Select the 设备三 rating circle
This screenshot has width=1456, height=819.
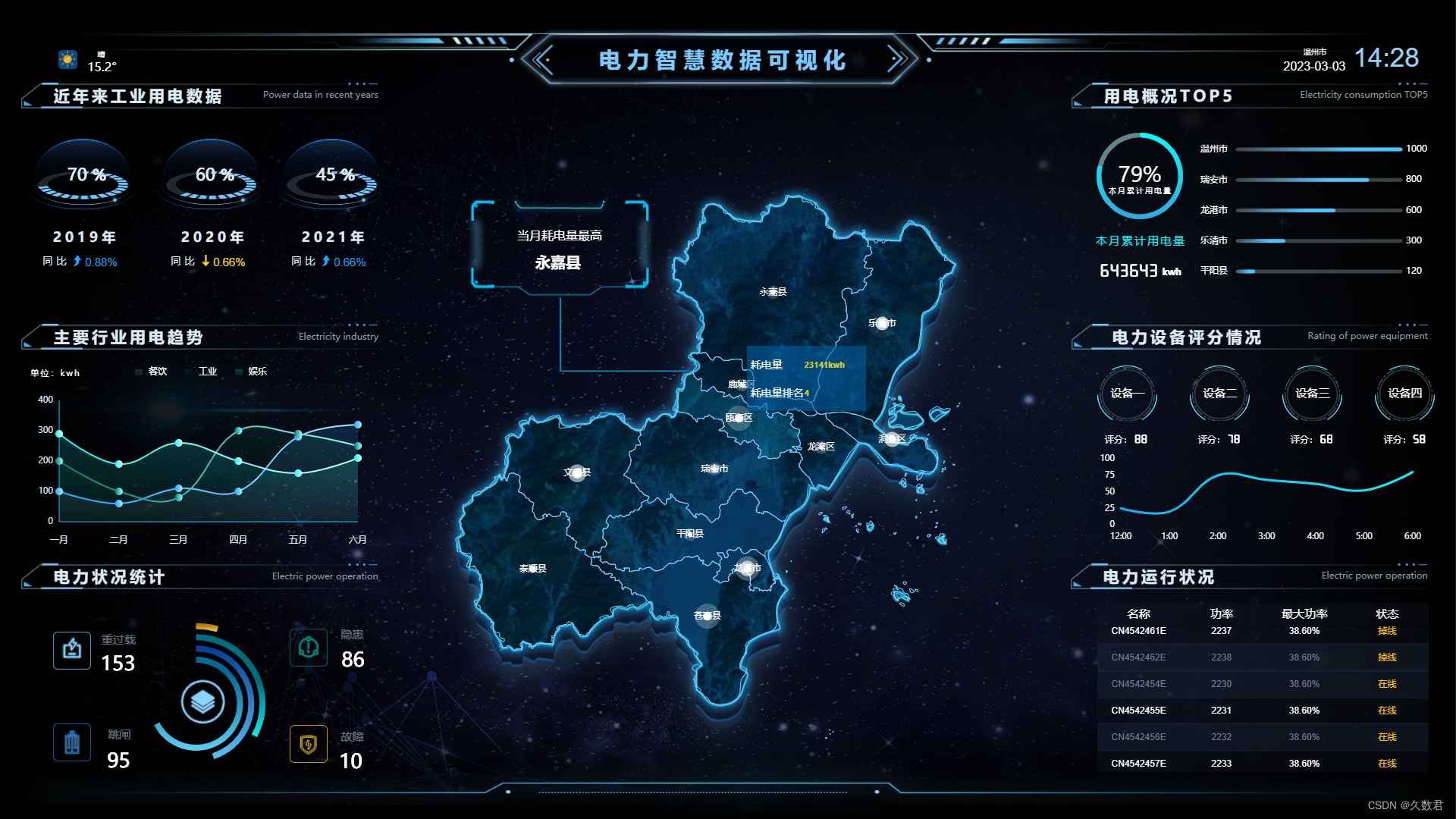pos(1312,393)
